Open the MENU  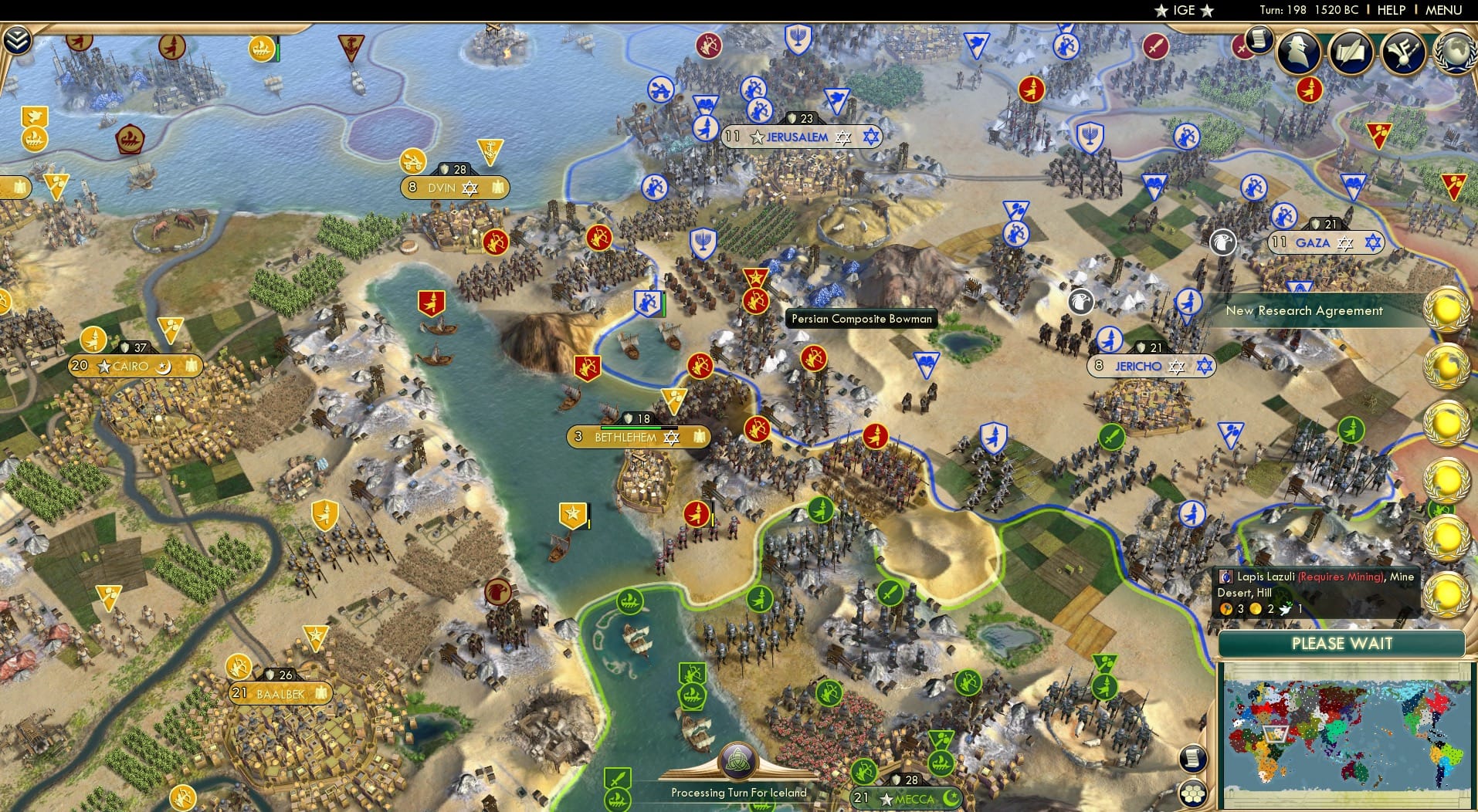(x=1446, y=10)
